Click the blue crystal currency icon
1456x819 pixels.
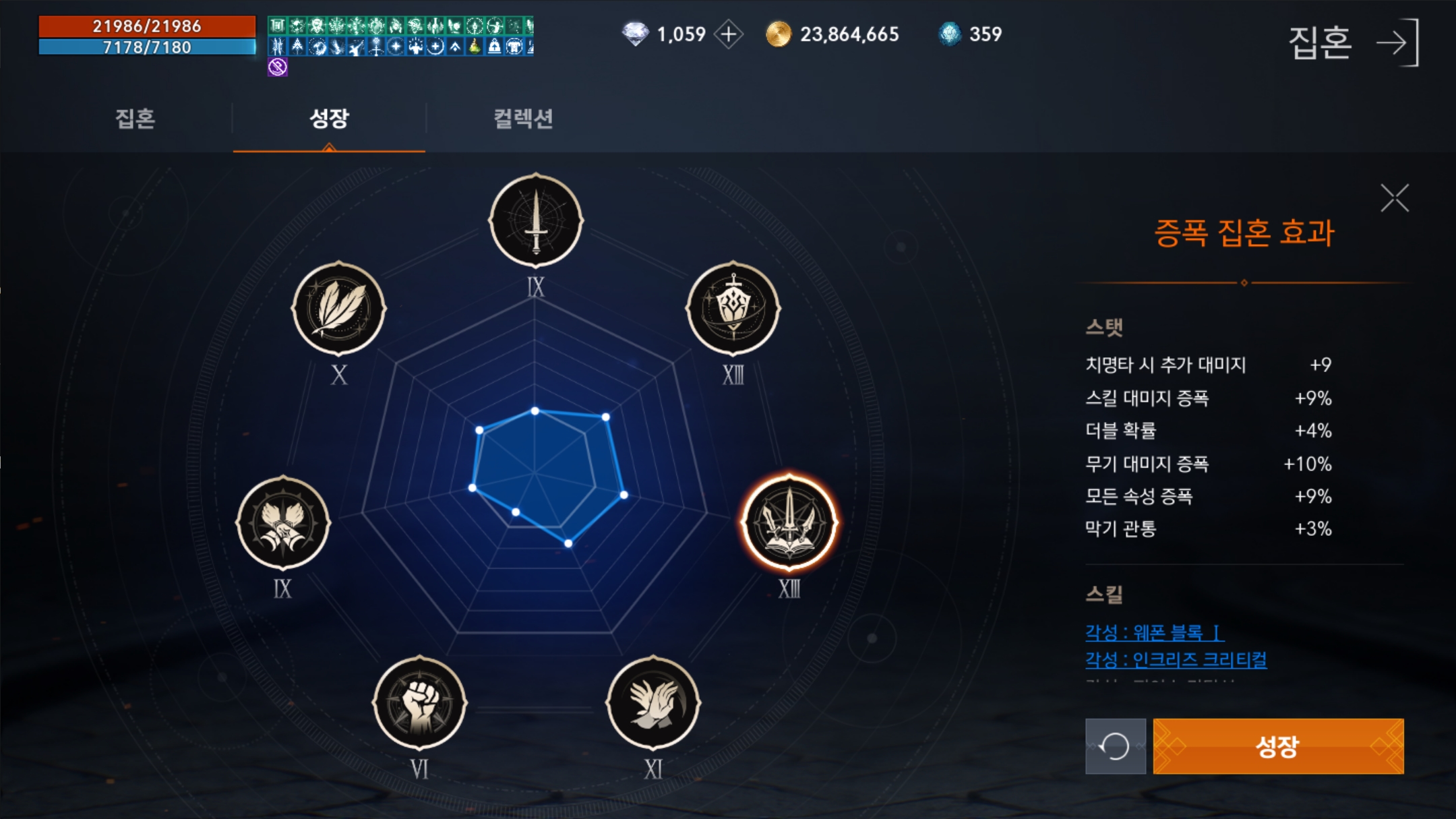pyautogui.click(x=950, y=34)
